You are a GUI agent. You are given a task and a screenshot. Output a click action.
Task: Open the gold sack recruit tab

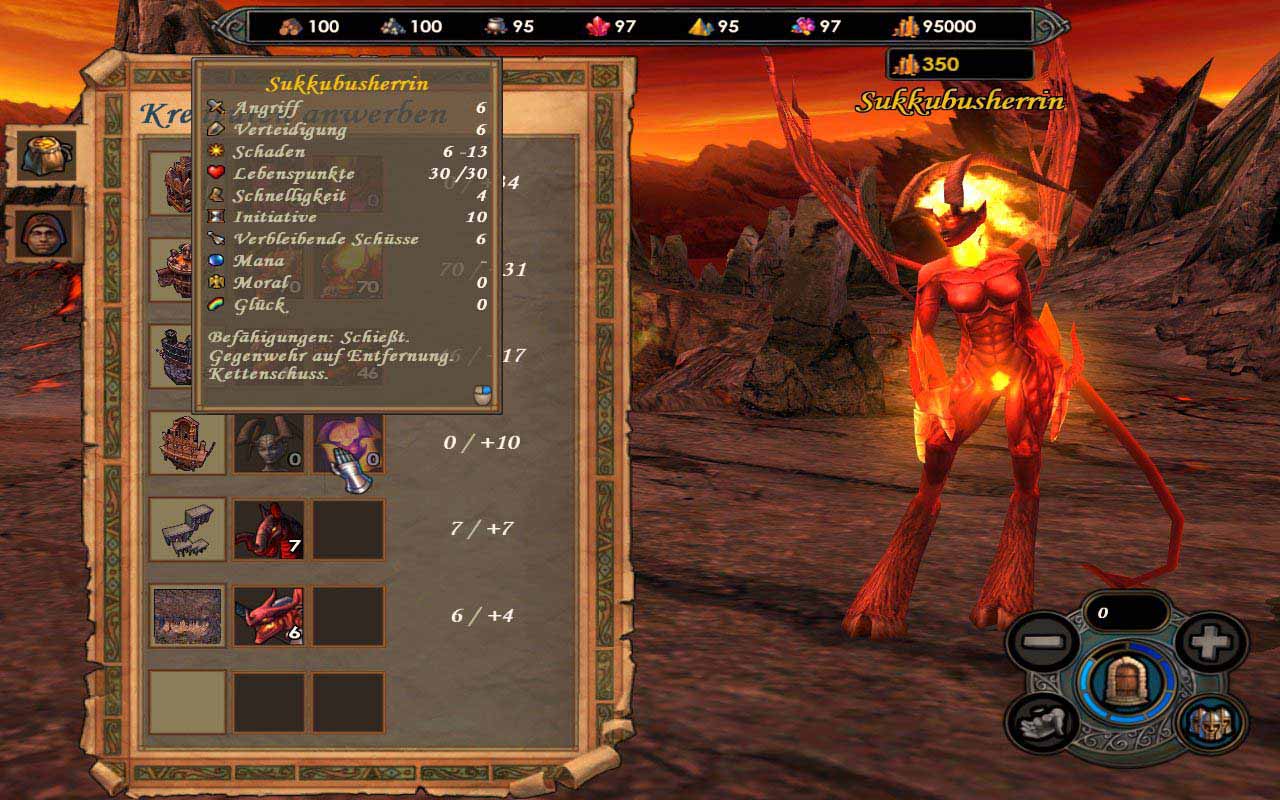click(x=46, y=155)
